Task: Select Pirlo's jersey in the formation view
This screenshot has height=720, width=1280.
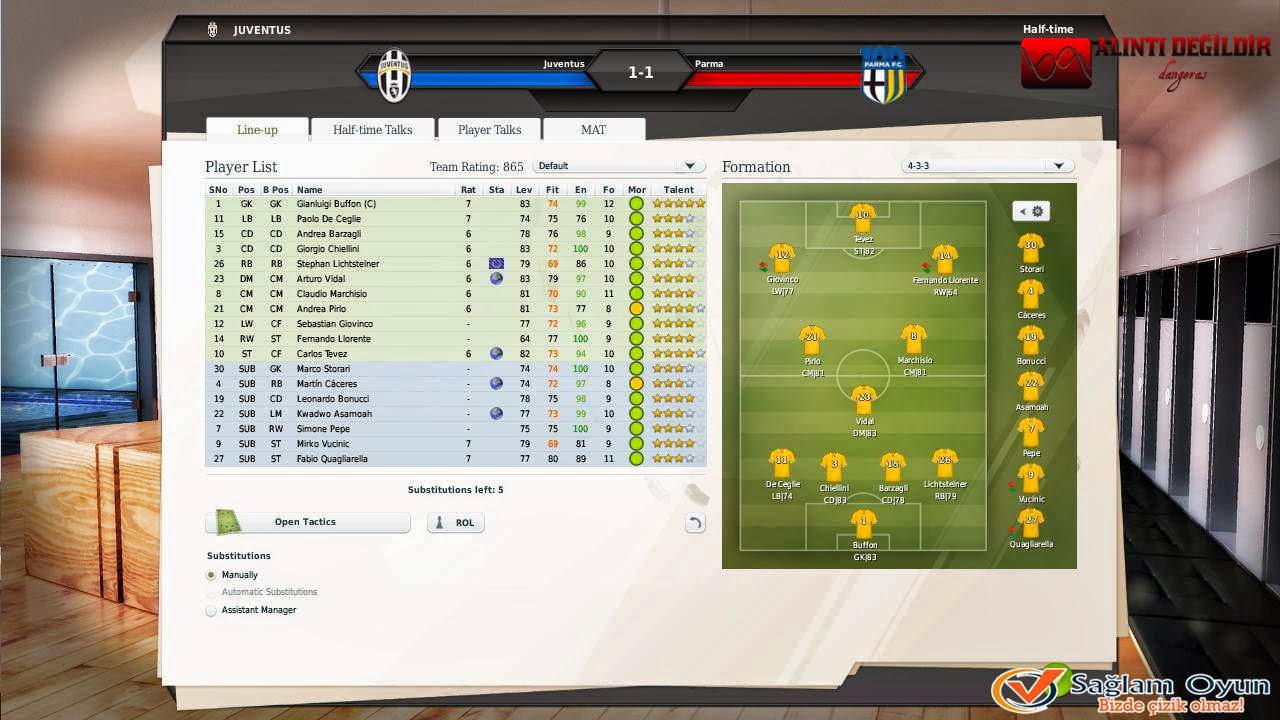Action: tap(811, 336)
